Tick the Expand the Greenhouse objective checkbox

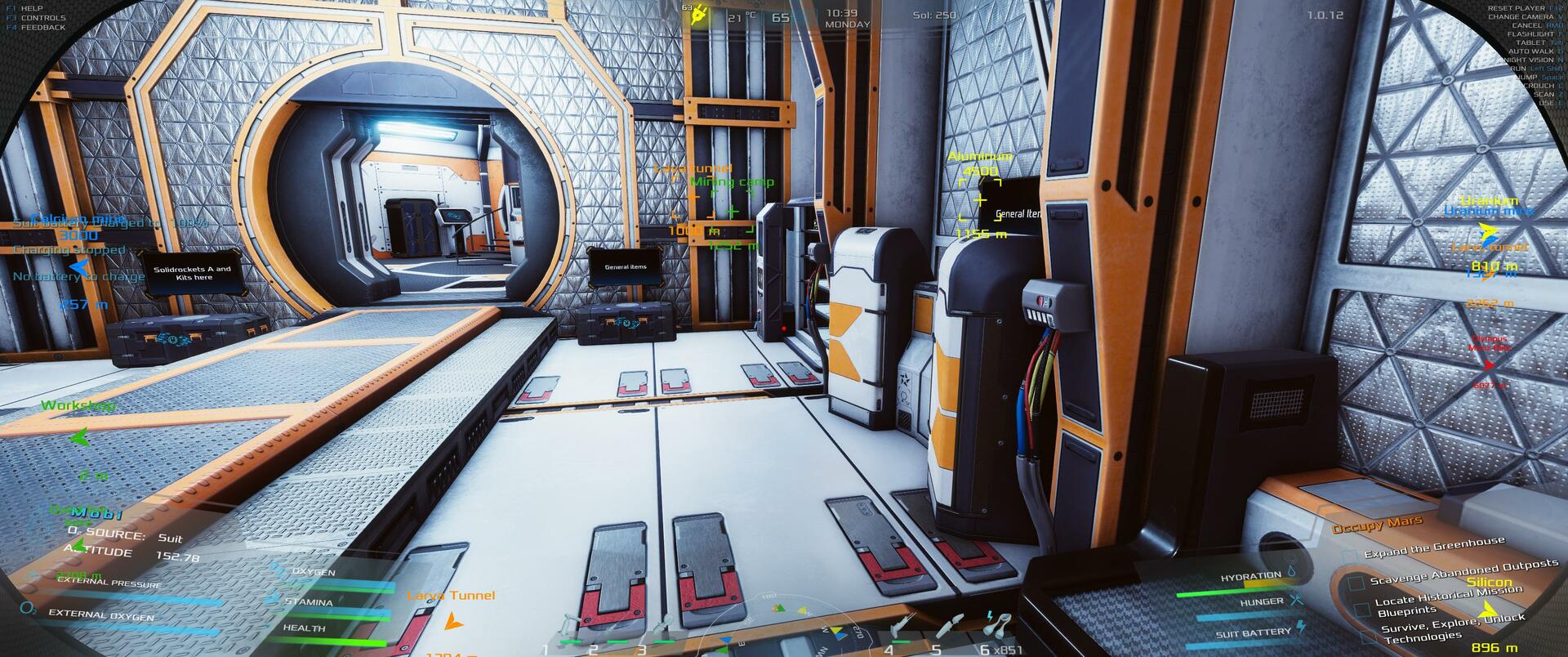pos(1352,556)
